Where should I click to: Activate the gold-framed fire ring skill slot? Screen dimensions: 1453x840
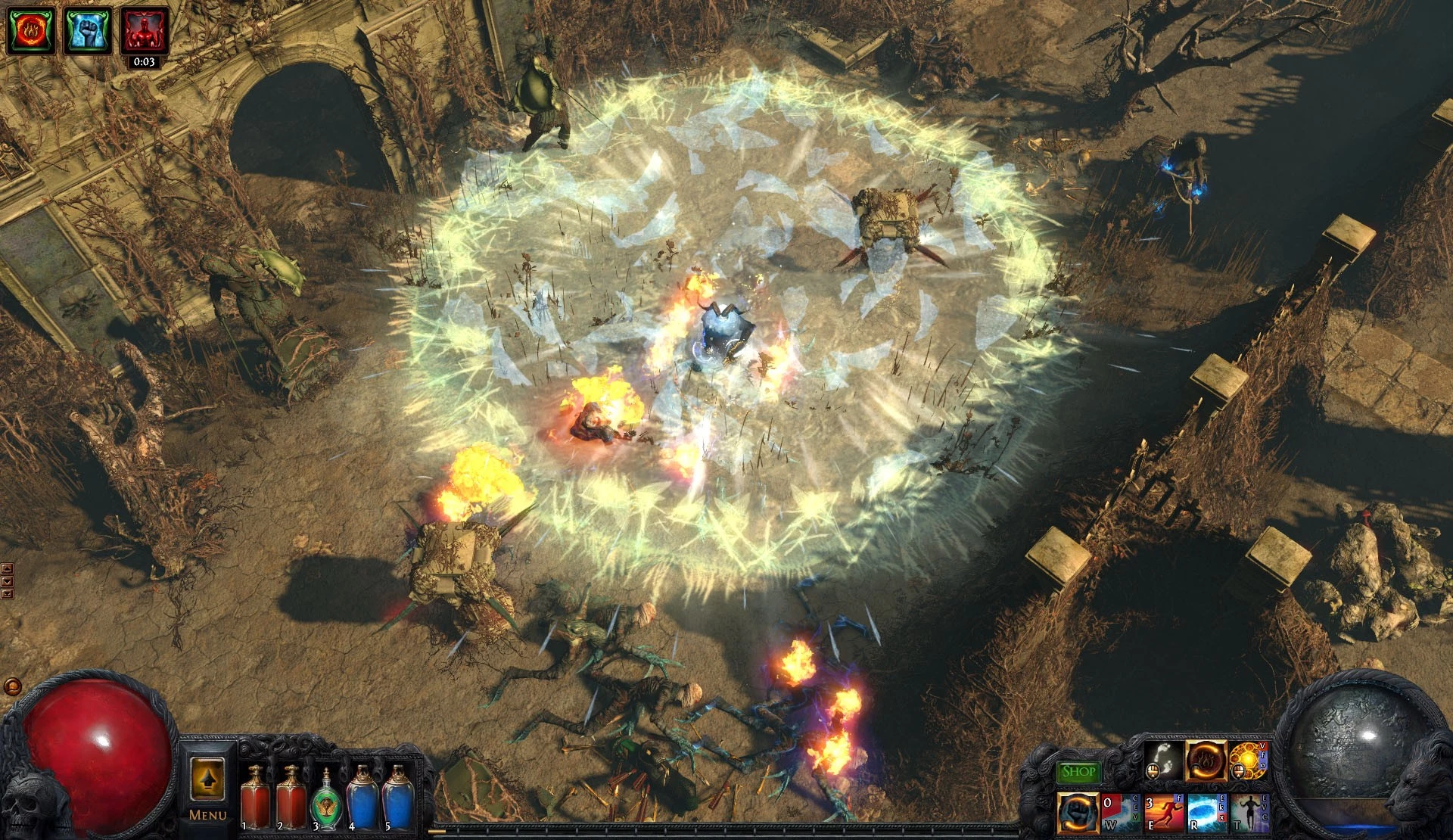(x=1206, y=761)
